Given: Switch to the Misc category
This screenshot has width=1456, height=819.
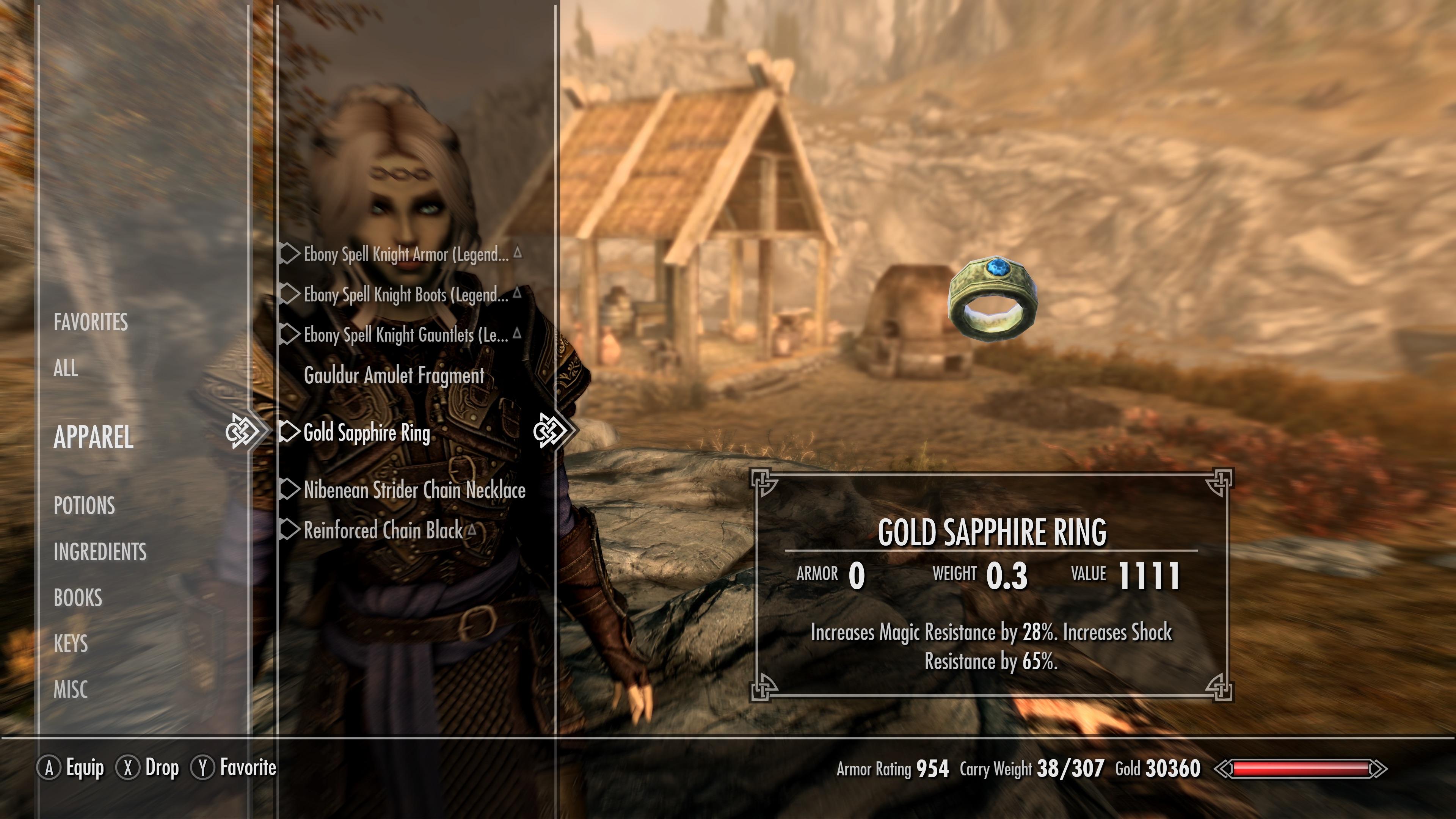Looking at the screenshot, I should click(x=71, y=690).
